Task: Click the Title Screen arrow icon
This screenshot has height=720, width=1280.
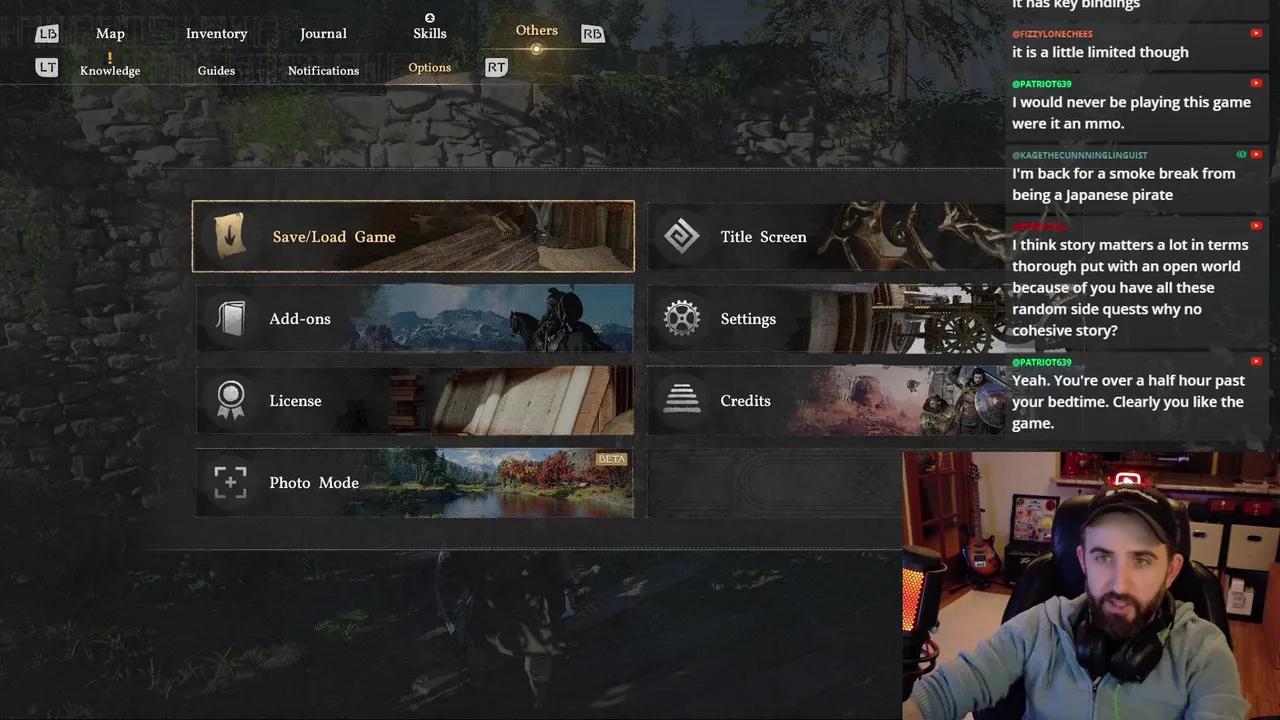Action: 682,236
